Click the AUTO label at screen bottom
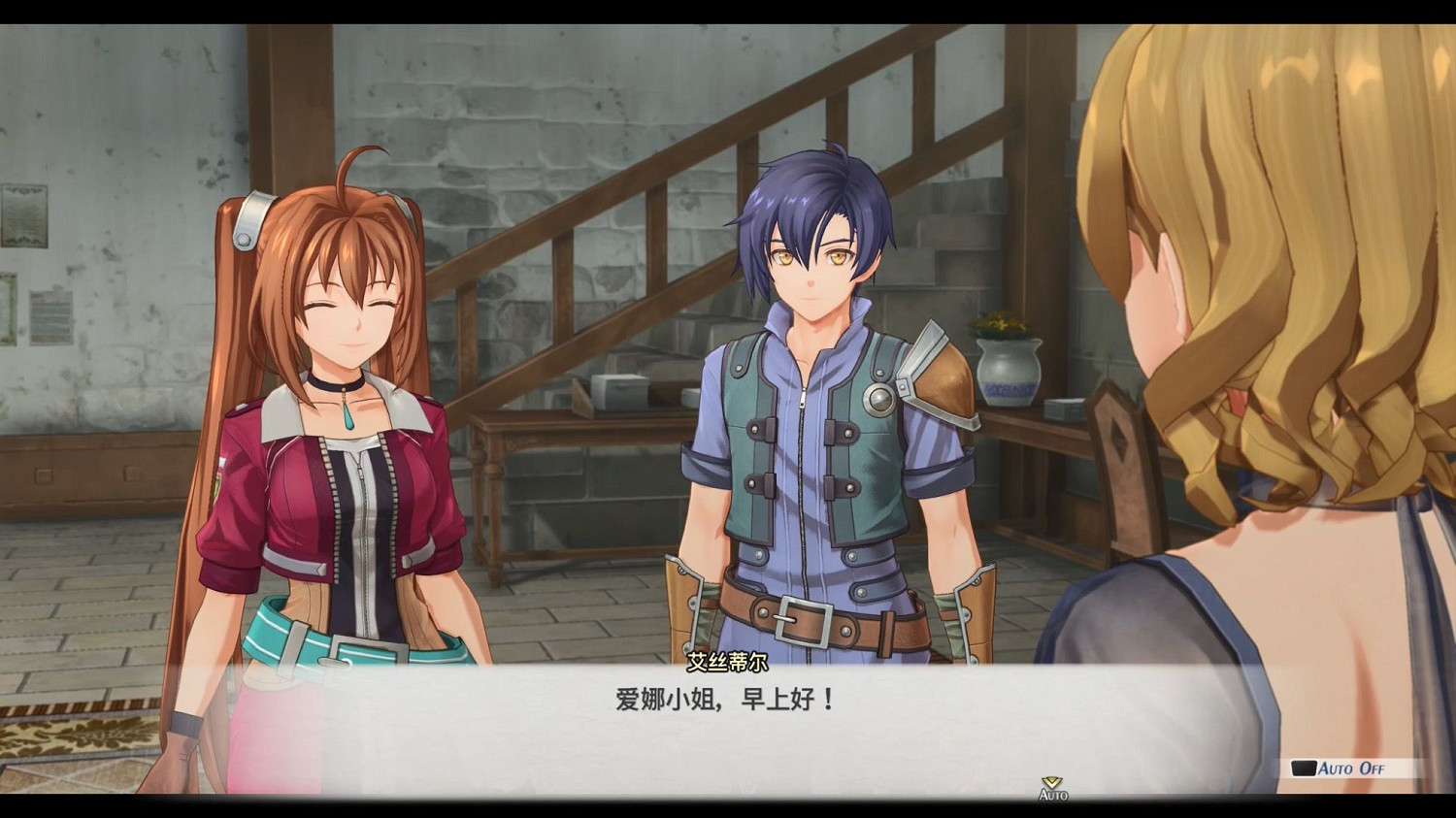Image resolution: width=1456 pixels, height=818 pixels. 1053,796
